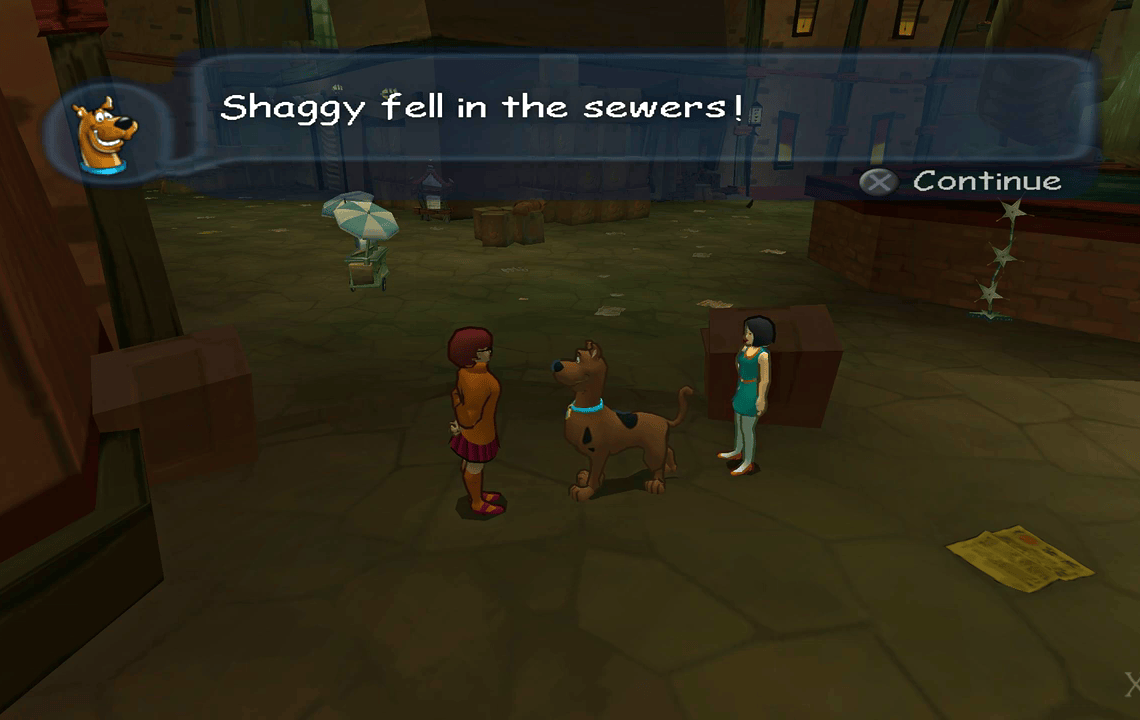Click Scooby-Doo's speaker portrait

(x=105, y=135)
